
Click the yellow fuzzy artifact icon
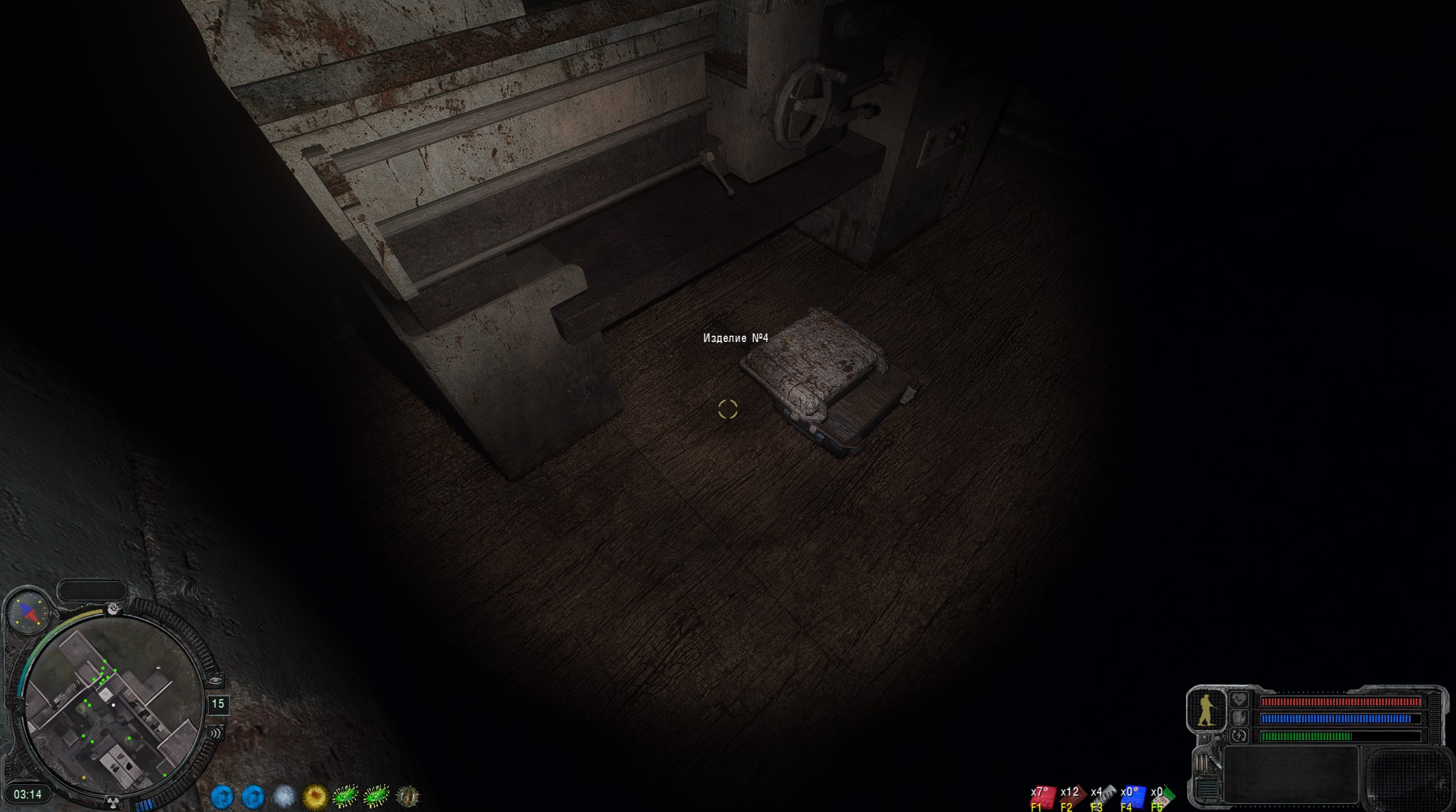tap(315, 796)
